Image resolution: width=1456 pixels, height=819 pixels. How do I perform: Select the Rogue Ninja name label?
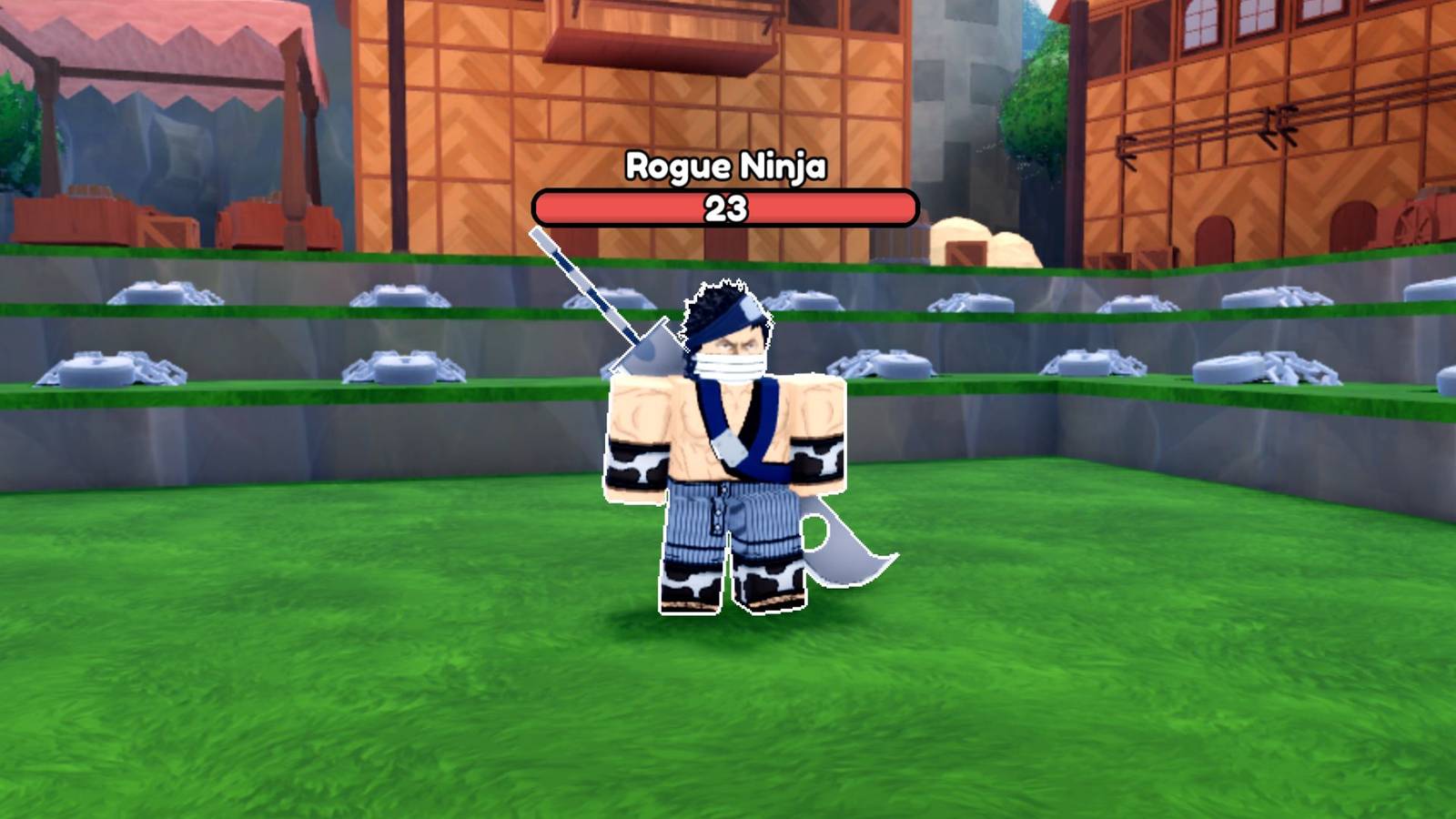click(x=726, y=167)
